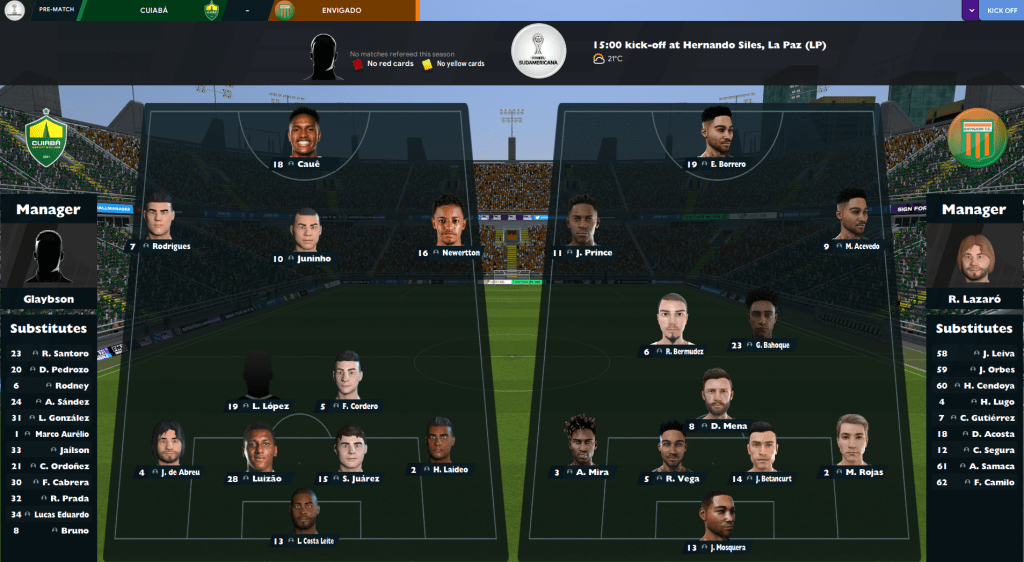Choose Juninho in Cuiabá's lineup
Image resolution: width=1024 pixels, height=562 pixels.
point(307,231)
